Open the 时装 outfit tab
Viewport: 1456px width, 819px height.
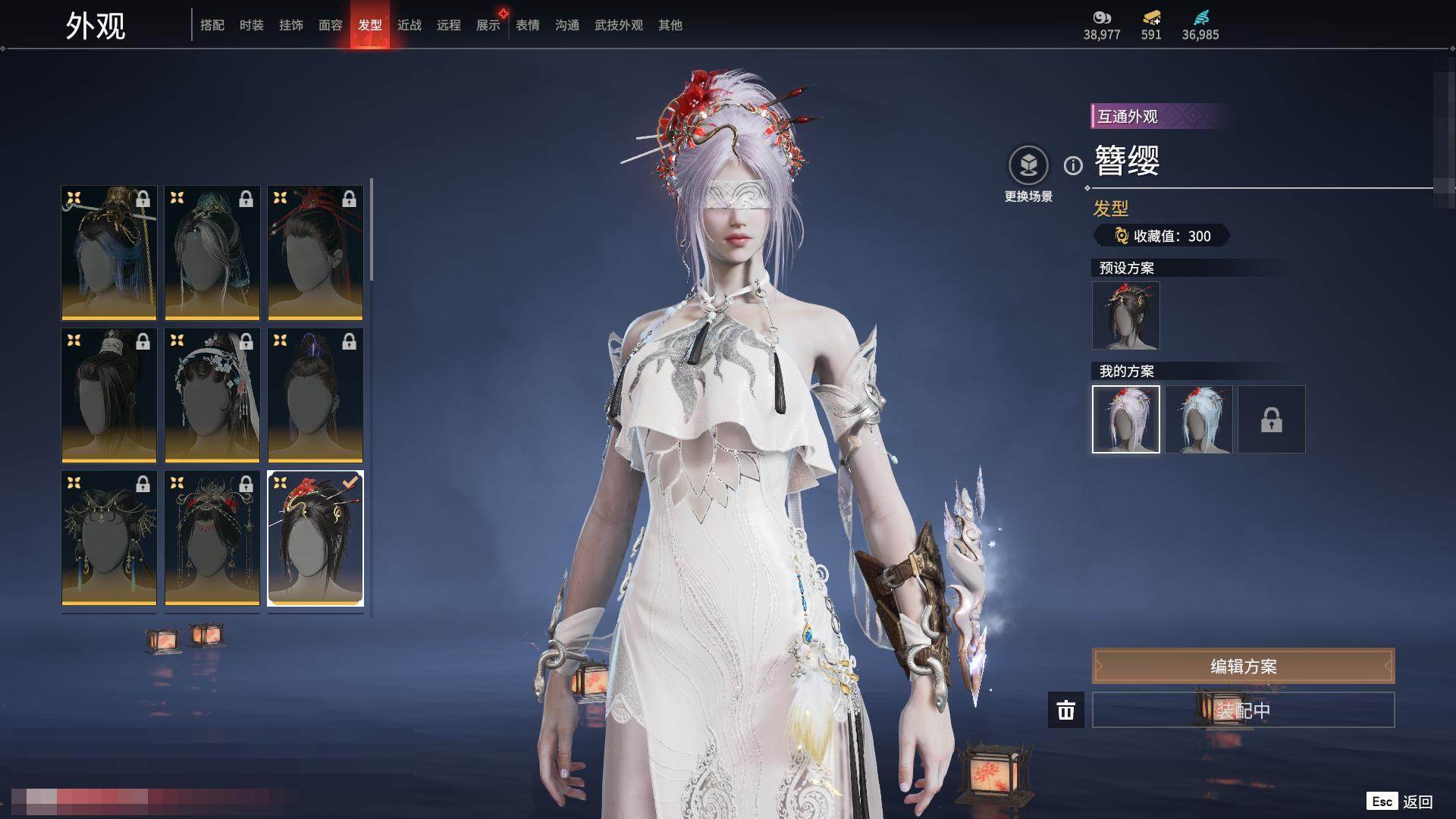[x=252, y=25]
